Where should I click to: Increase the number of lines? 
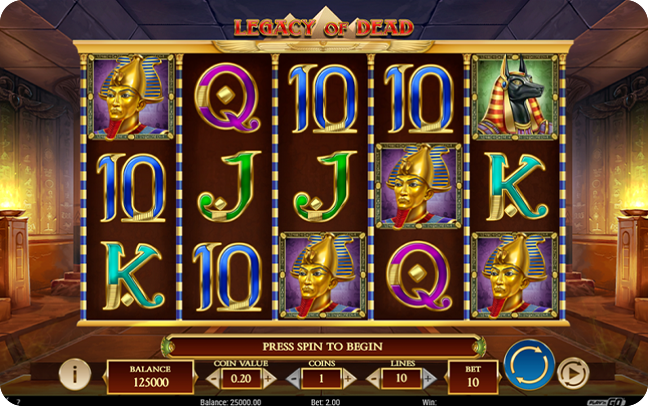pyautogui.click(x=430, y=378)
